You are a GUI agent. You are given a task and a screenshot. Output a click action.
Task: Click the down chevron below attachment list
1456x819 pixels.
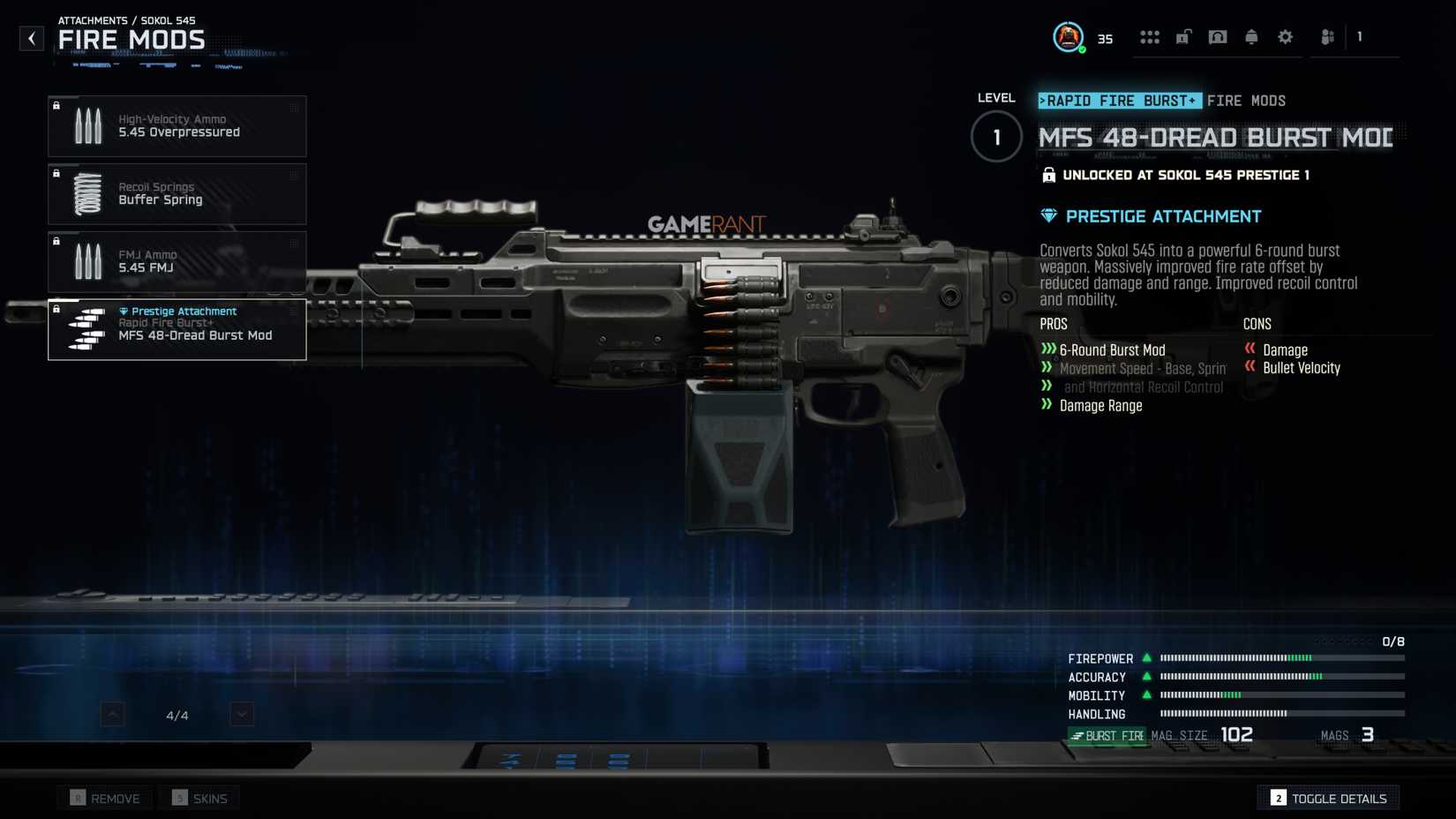point(241,713)
